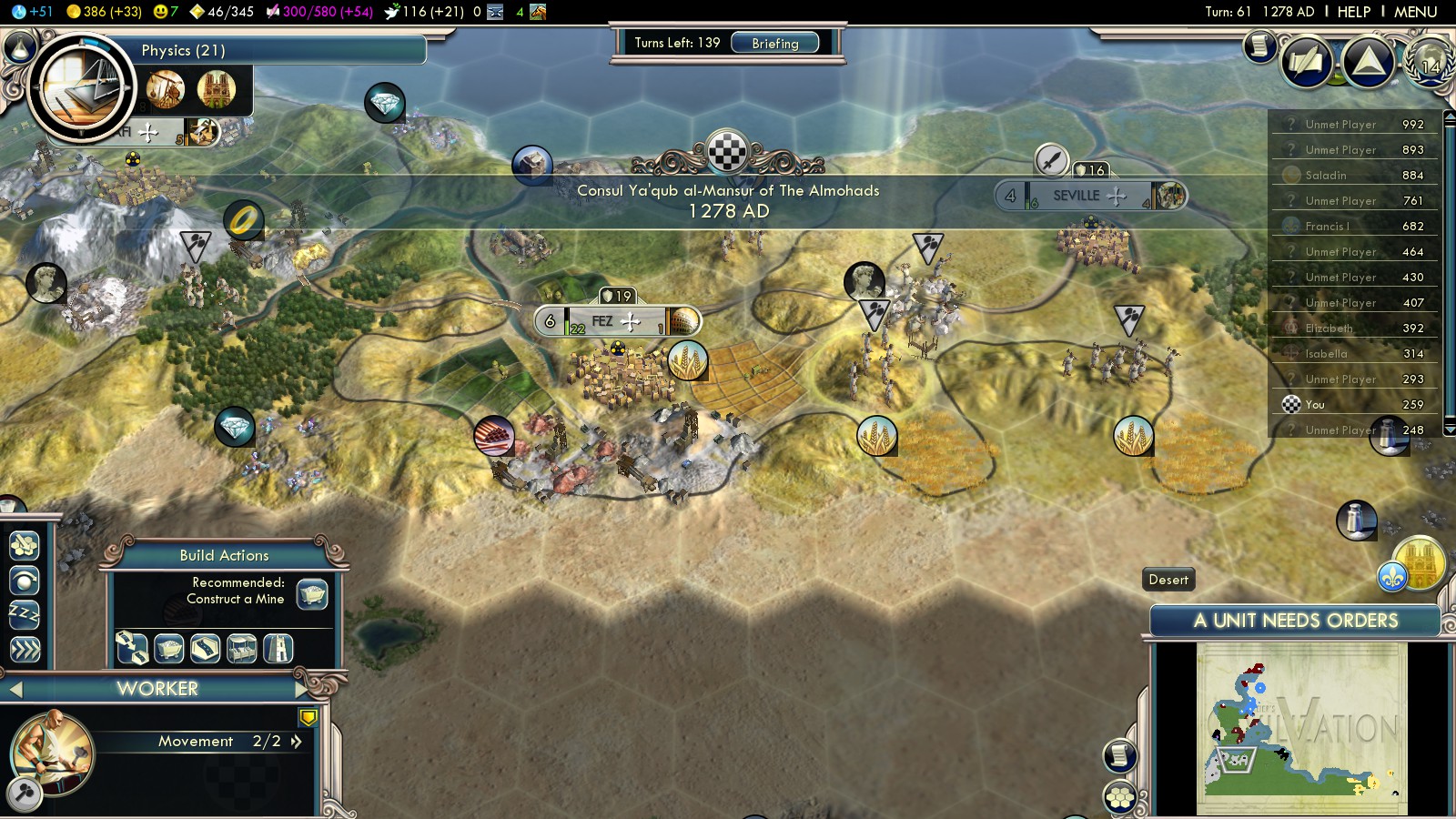Image resolution: width=1456 pixels, height=819 pixels.
Task: Click the A Unit Needs Orders banner
Action: click(x=1295, y=621)
